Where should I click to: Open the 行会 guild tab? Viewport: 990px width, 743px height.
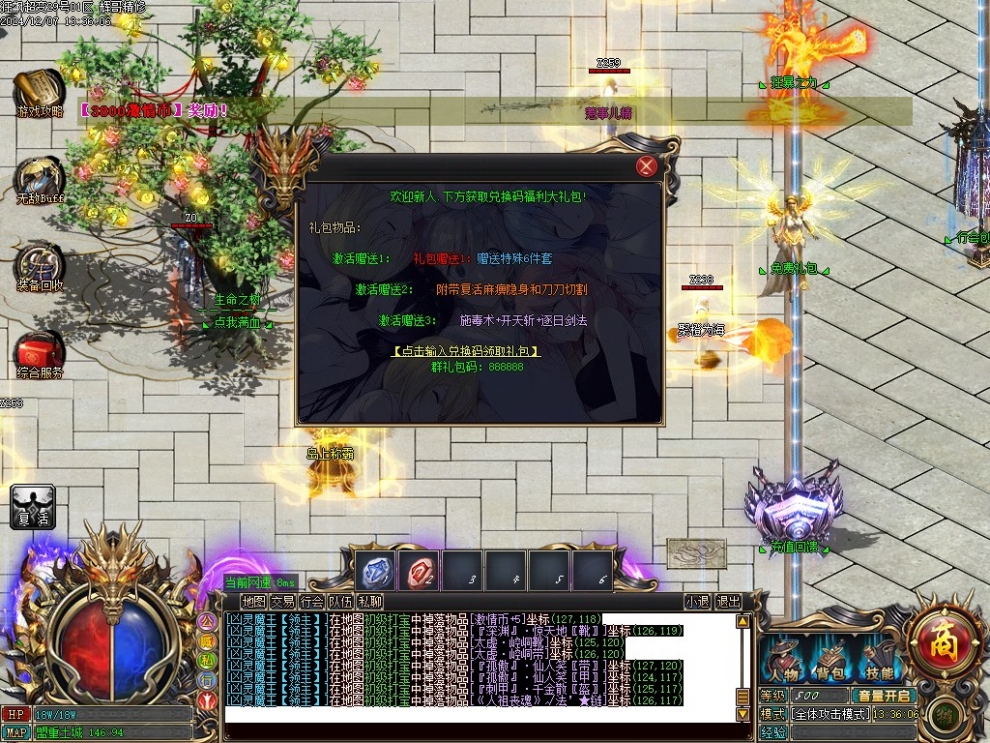click(x=312, y=602)
